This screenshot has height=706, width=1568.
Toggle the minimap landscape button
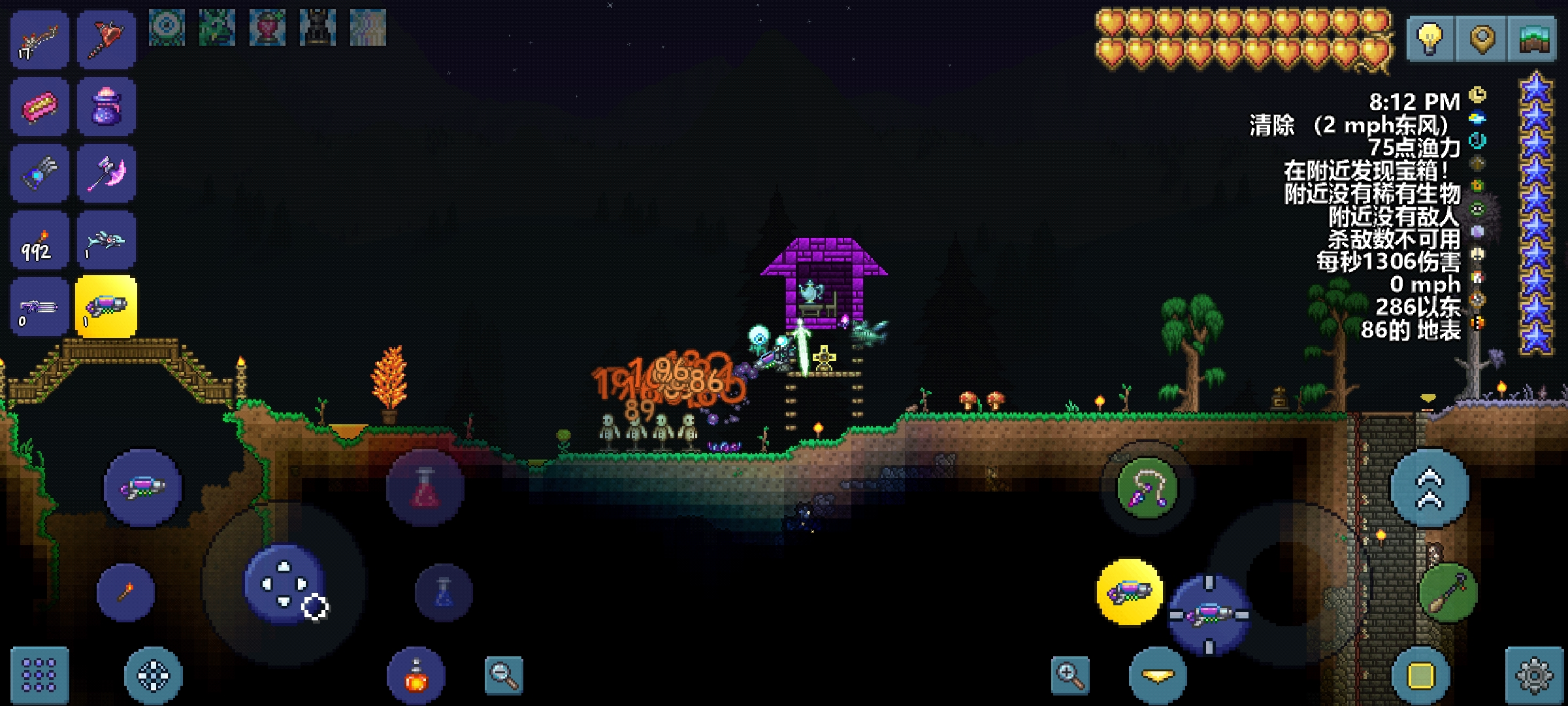1533,37
